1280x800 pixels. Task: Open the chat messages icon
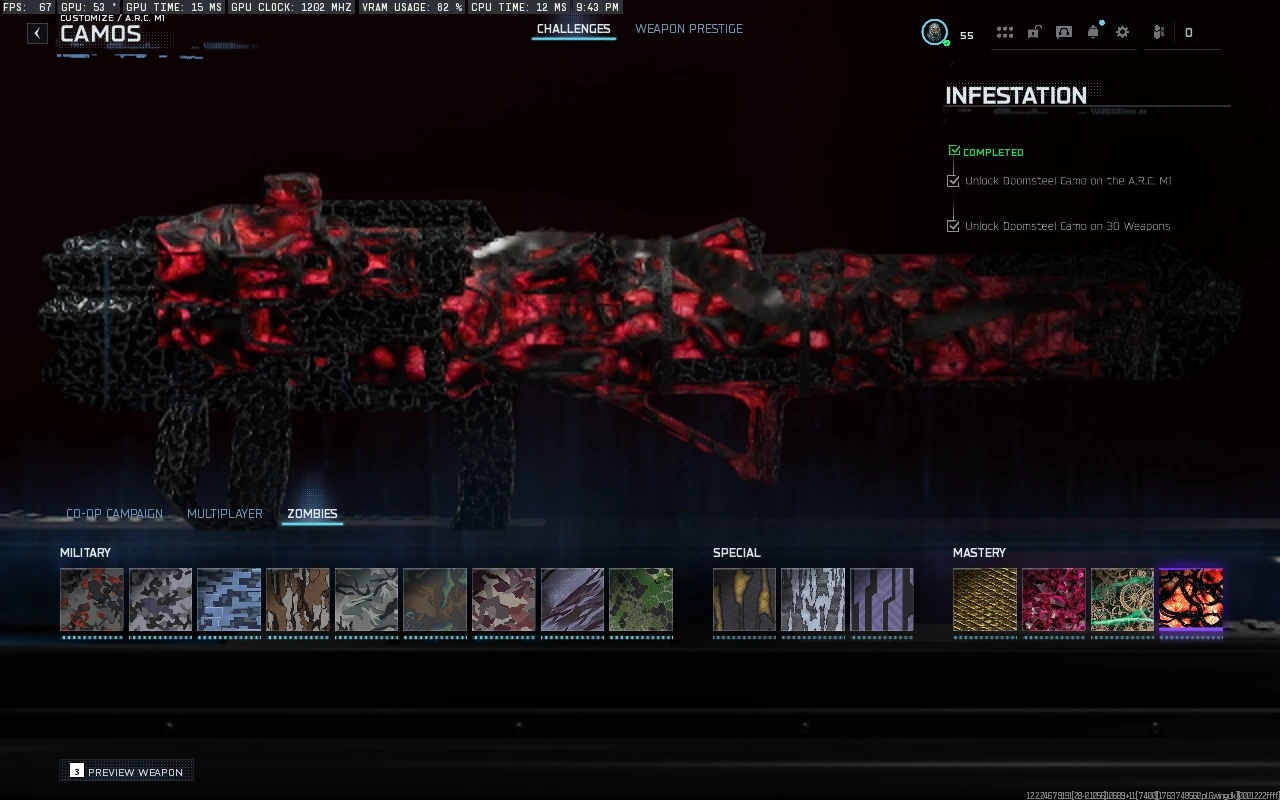click(x=1063, y=32)
